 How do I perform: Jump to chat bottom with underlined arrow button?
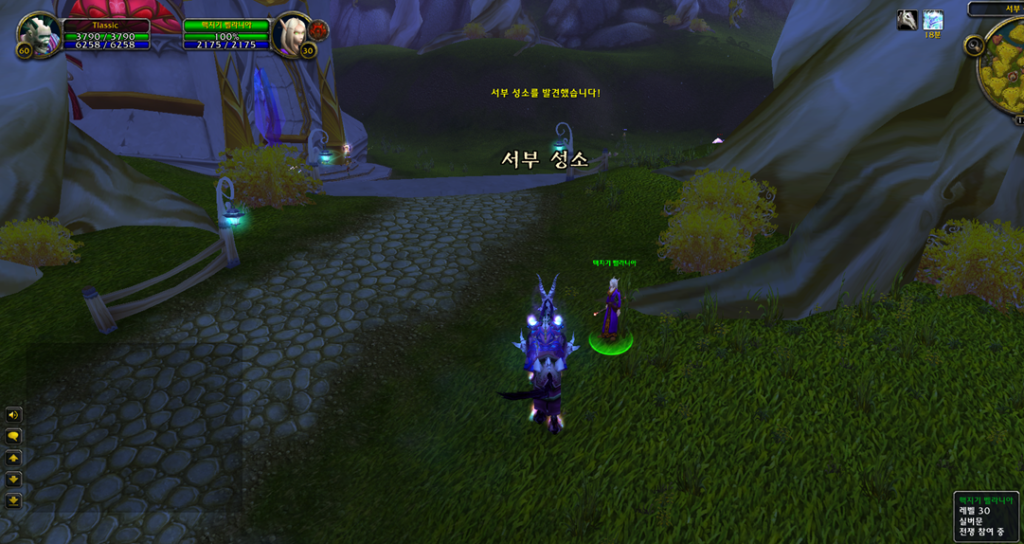[14, 500]
